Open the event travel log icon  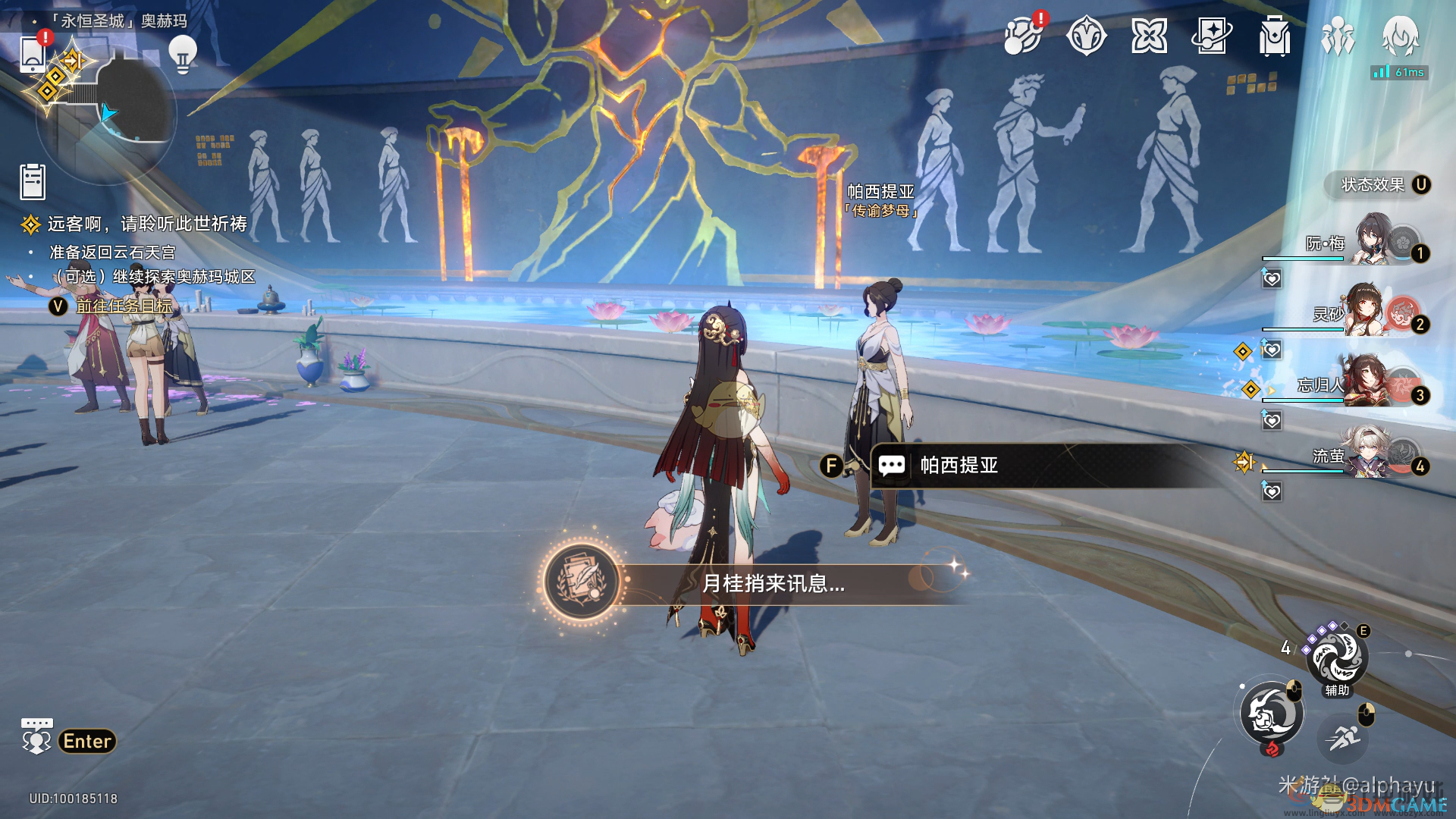click(1023, 36)
